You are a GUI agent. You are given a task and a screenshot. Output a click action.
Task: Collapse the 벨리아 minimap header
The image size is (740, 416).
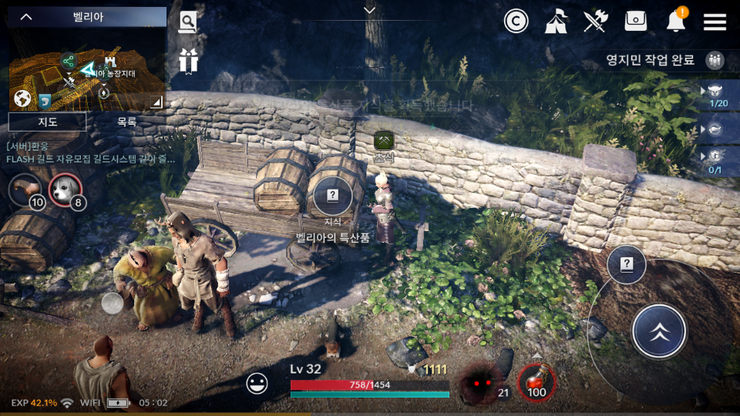[x=27, y=17]
